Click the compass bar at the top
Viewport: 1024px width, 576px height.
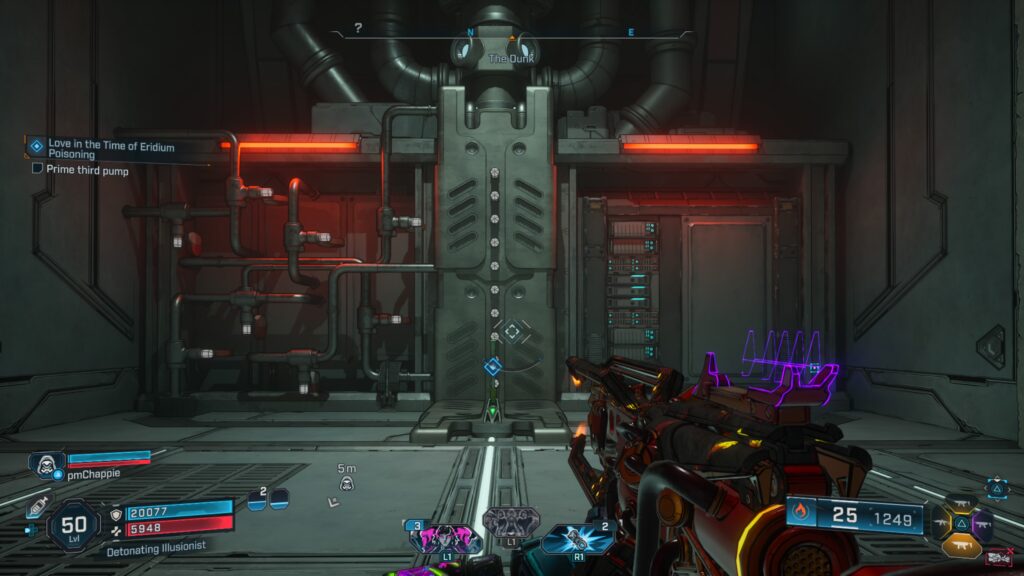click(x=511, y=33)
